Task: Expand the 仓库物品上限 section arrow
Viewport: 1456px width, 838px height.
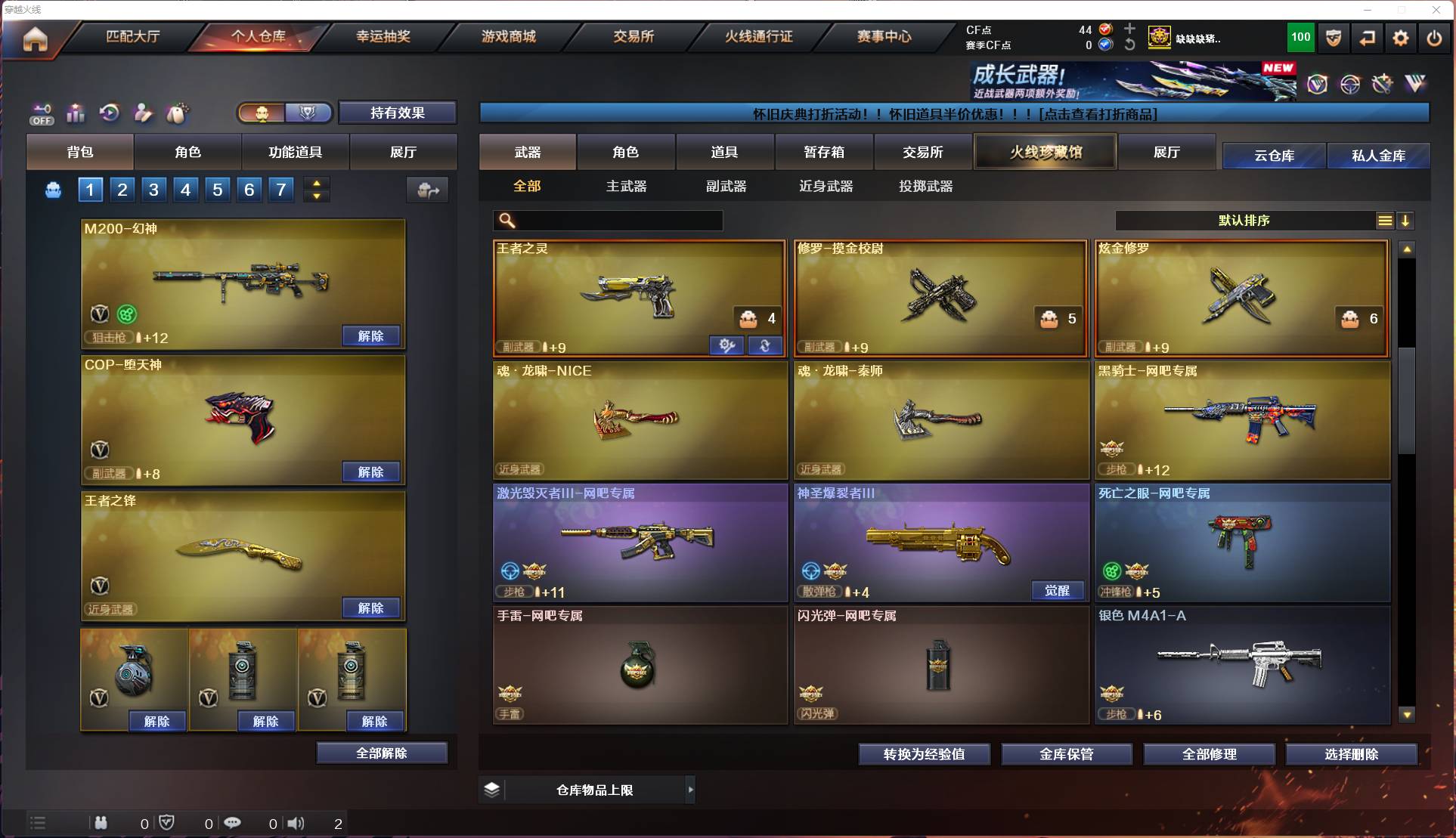Action: pyautogui.click(x=691, y=790)
